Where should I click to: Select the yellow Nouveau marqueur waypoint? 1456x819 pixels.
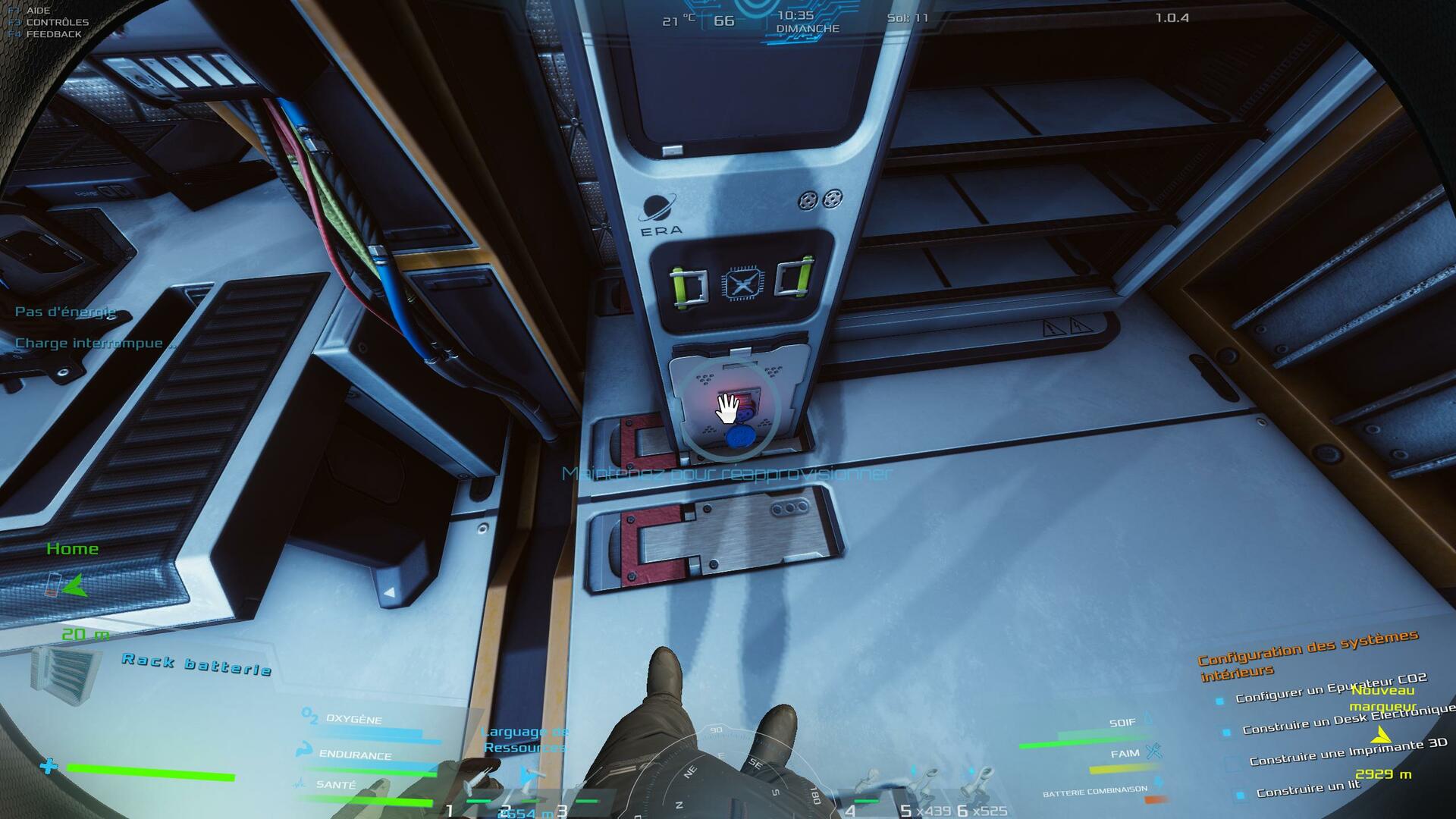[x=1381, y=736]
